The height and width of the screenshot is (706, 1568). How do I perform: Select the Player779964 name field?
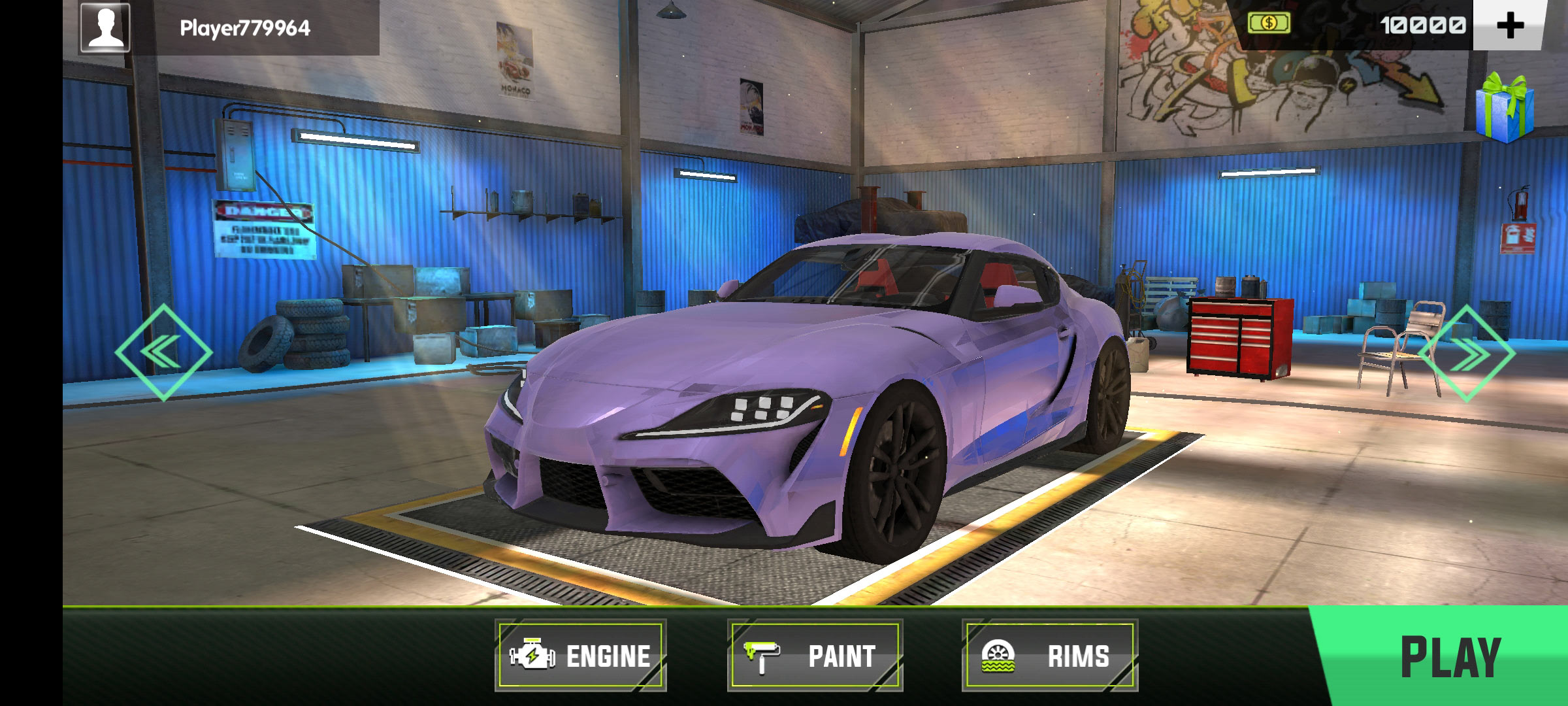[x=245, y=28]
